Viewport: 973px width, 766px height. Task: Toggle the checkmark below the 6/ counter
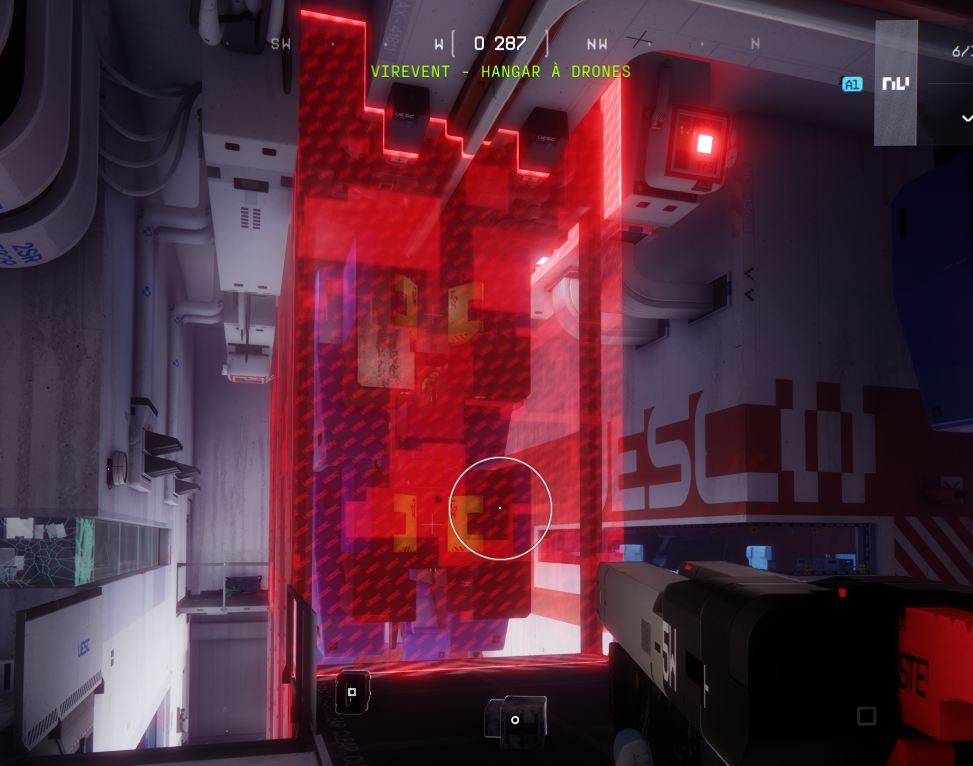966,117
